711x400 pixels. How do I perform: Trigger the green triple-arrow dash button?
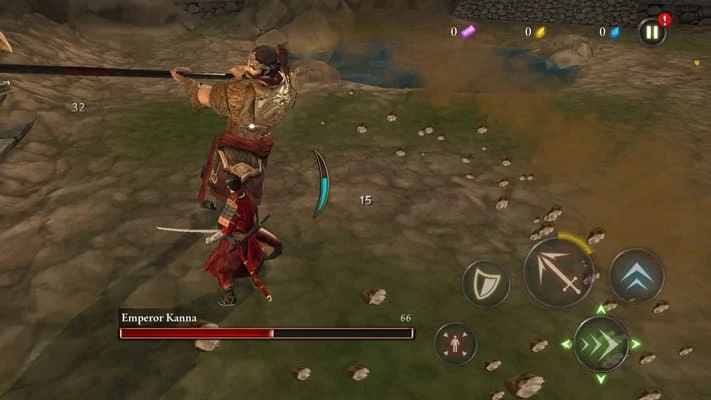pyautogui.click(x=601, y=344)
